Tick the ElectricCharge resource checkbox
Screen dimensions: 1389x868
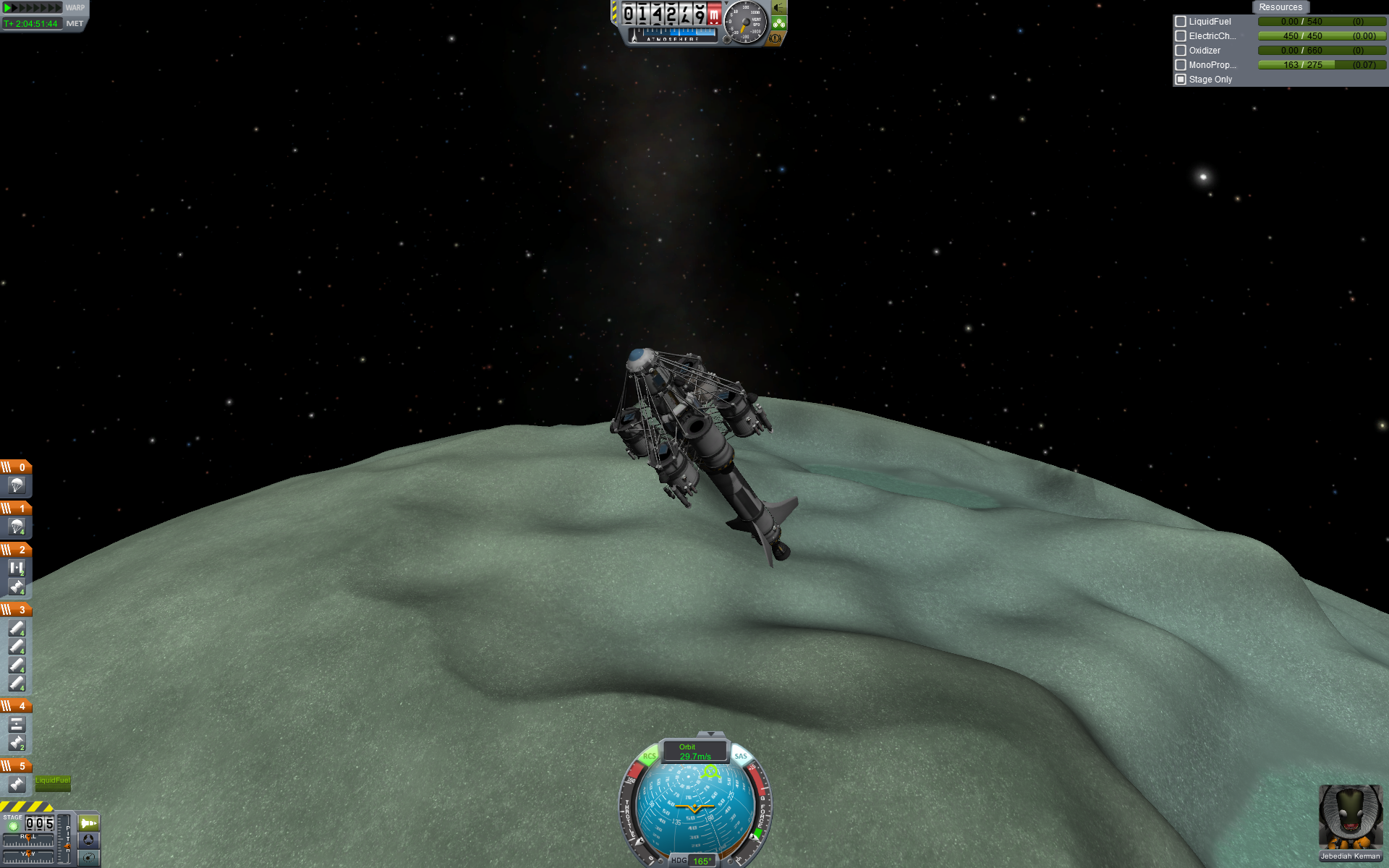(1181, 36)
